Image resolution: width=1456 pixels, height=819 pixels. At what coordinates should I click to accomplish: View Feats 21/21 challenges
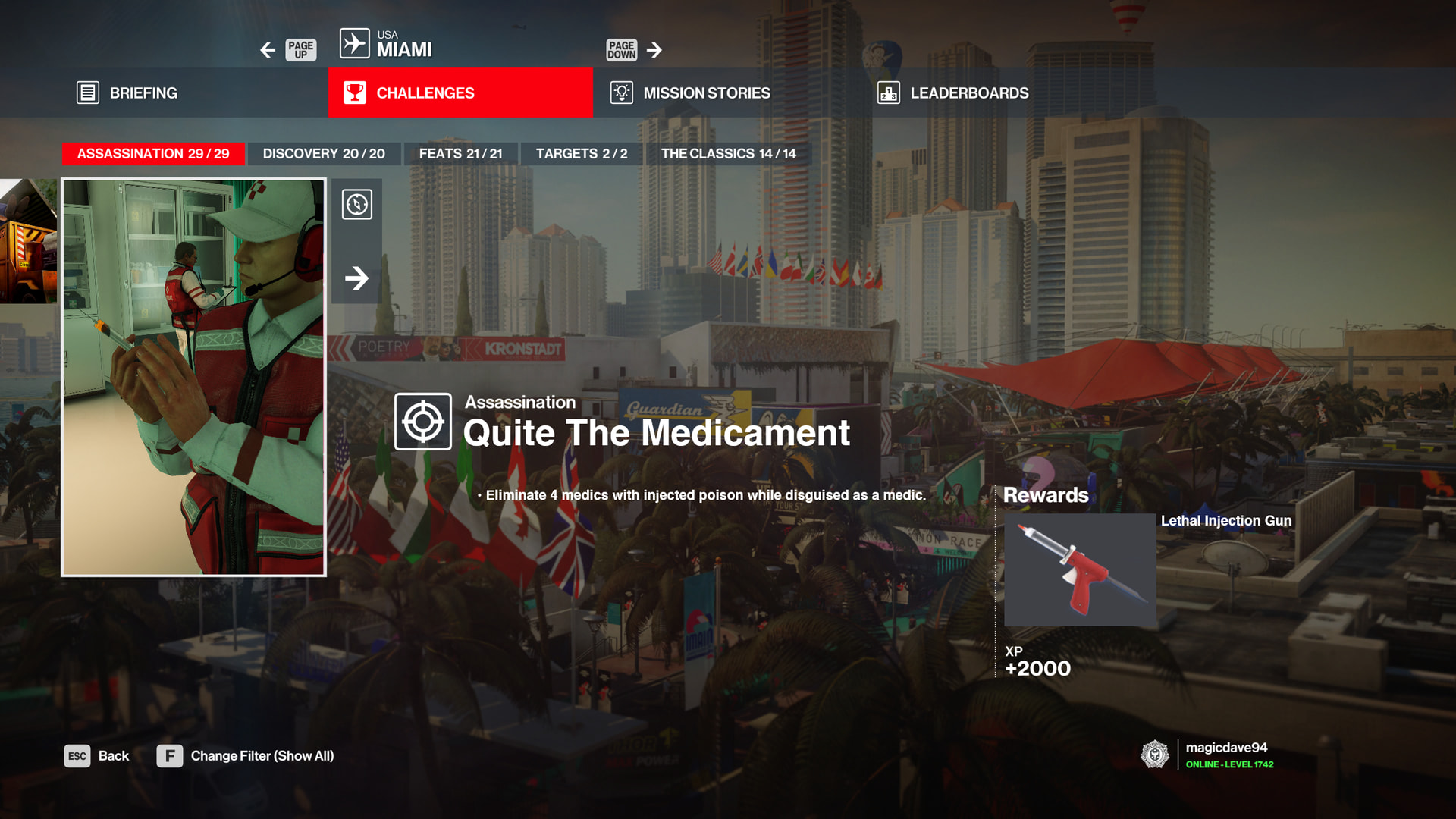[460, 153]
